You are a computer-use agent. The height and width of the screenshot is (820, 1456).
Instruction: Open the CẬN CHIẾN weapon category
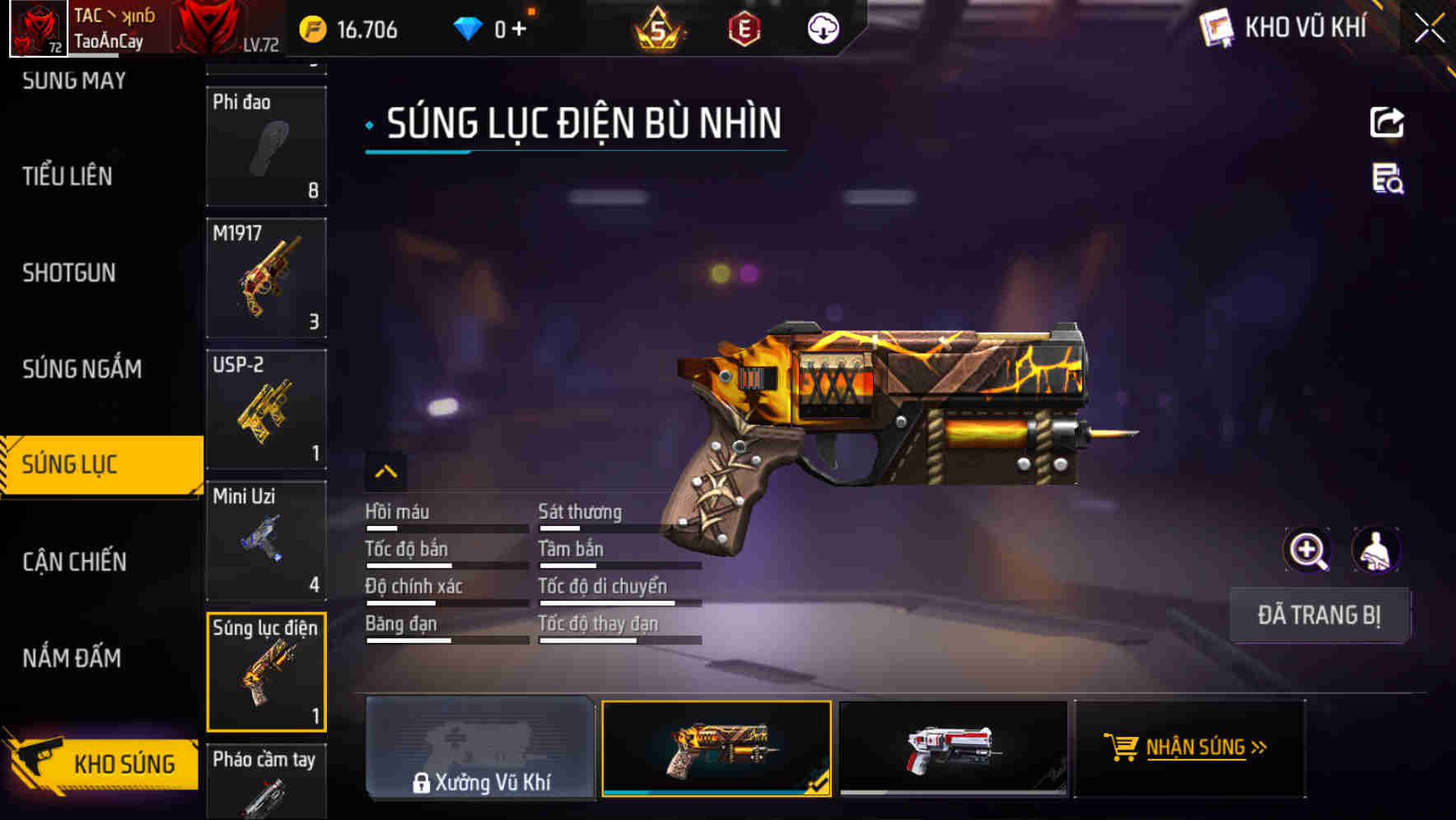[x=76, y=561]
